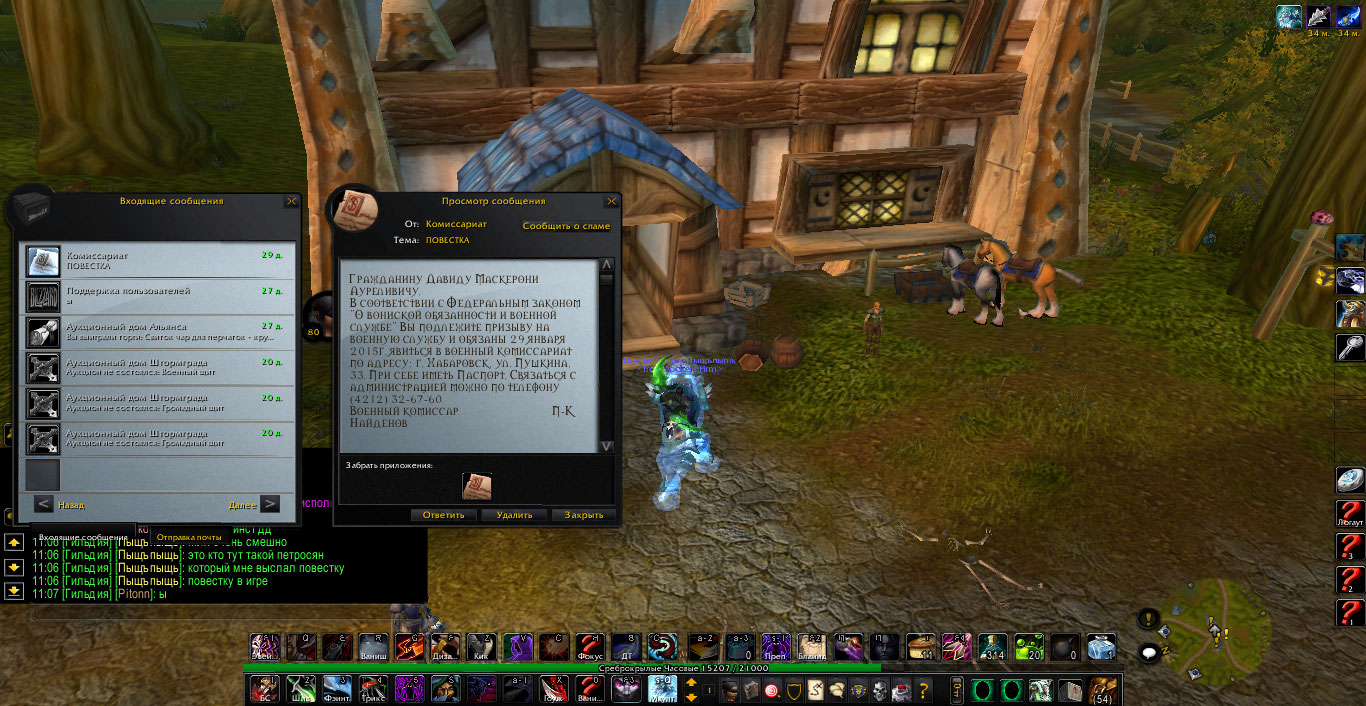Activate the Ваниш ability
Screen dimensions: 1366x706
pos(372,648)
